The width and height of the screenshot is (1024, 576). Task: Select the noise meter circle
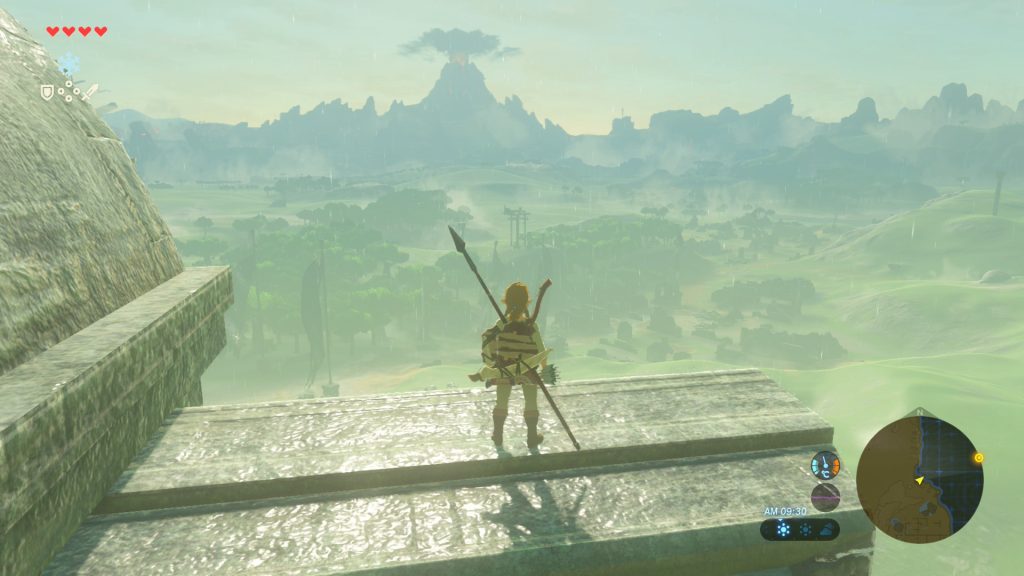coord(825,496)
